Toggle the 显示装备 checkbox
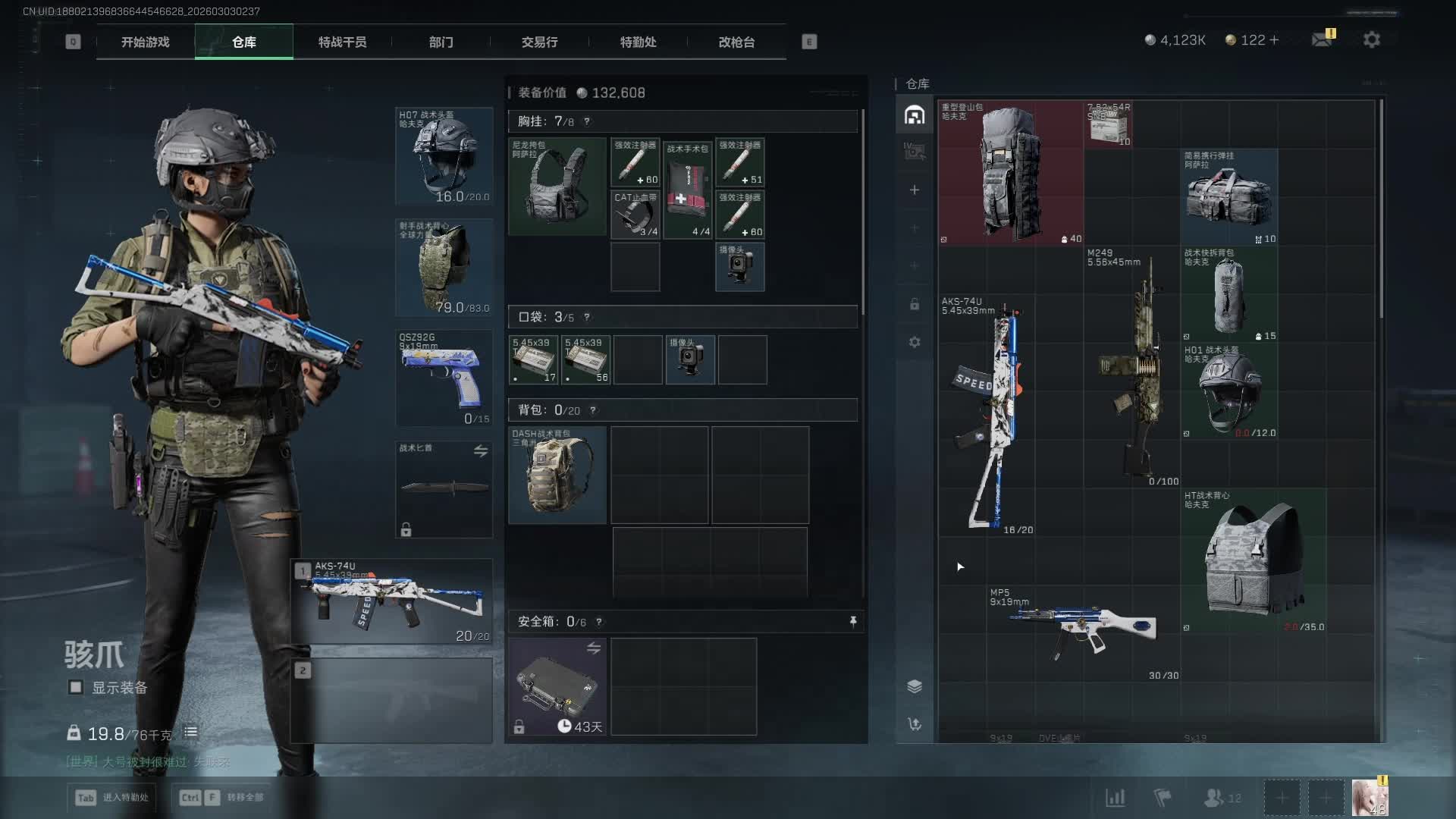Screen dimensions: 1456x819 pyautogui.click(x=76, y=687)
